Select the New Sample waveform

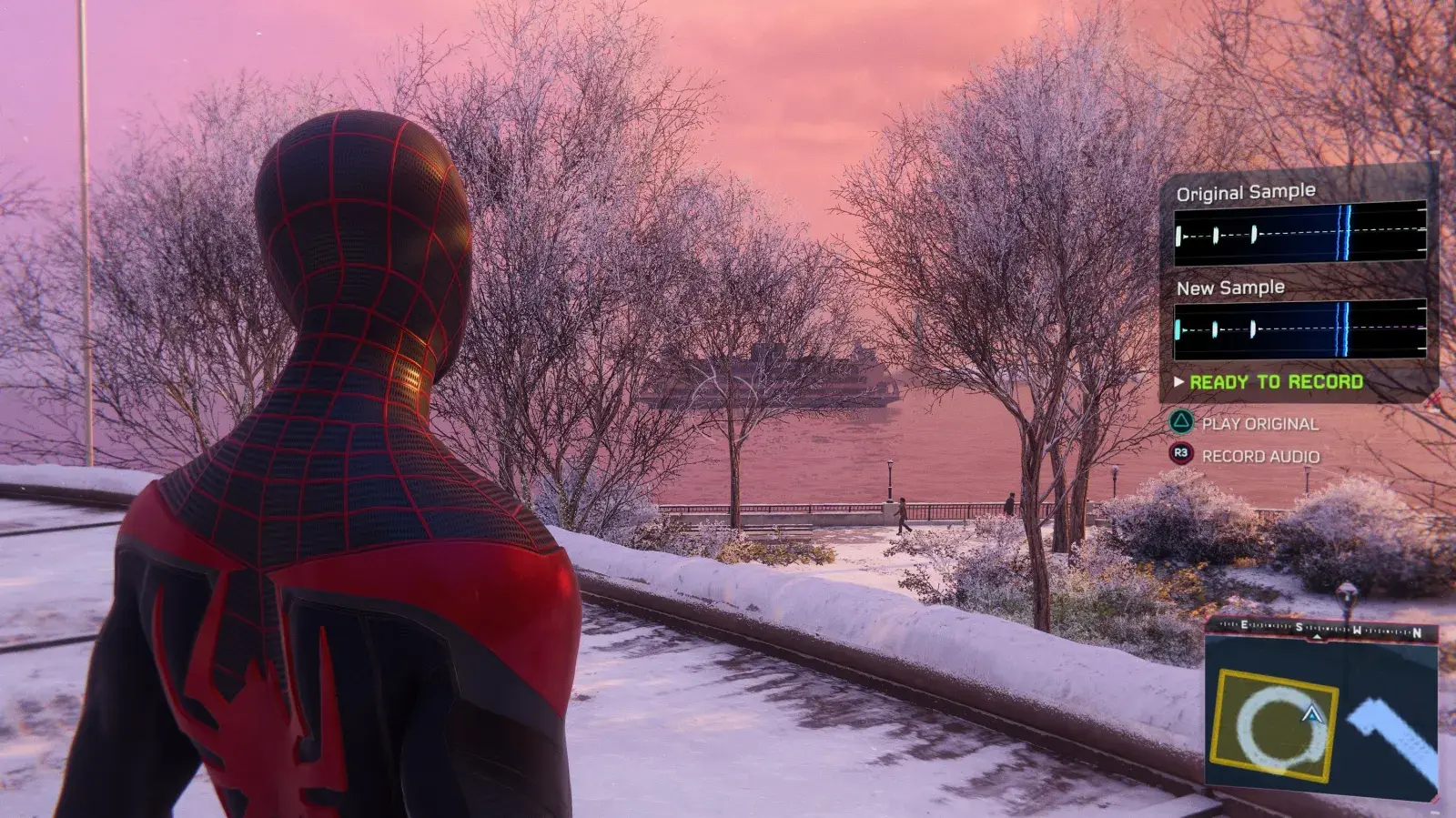[1299, 329]
